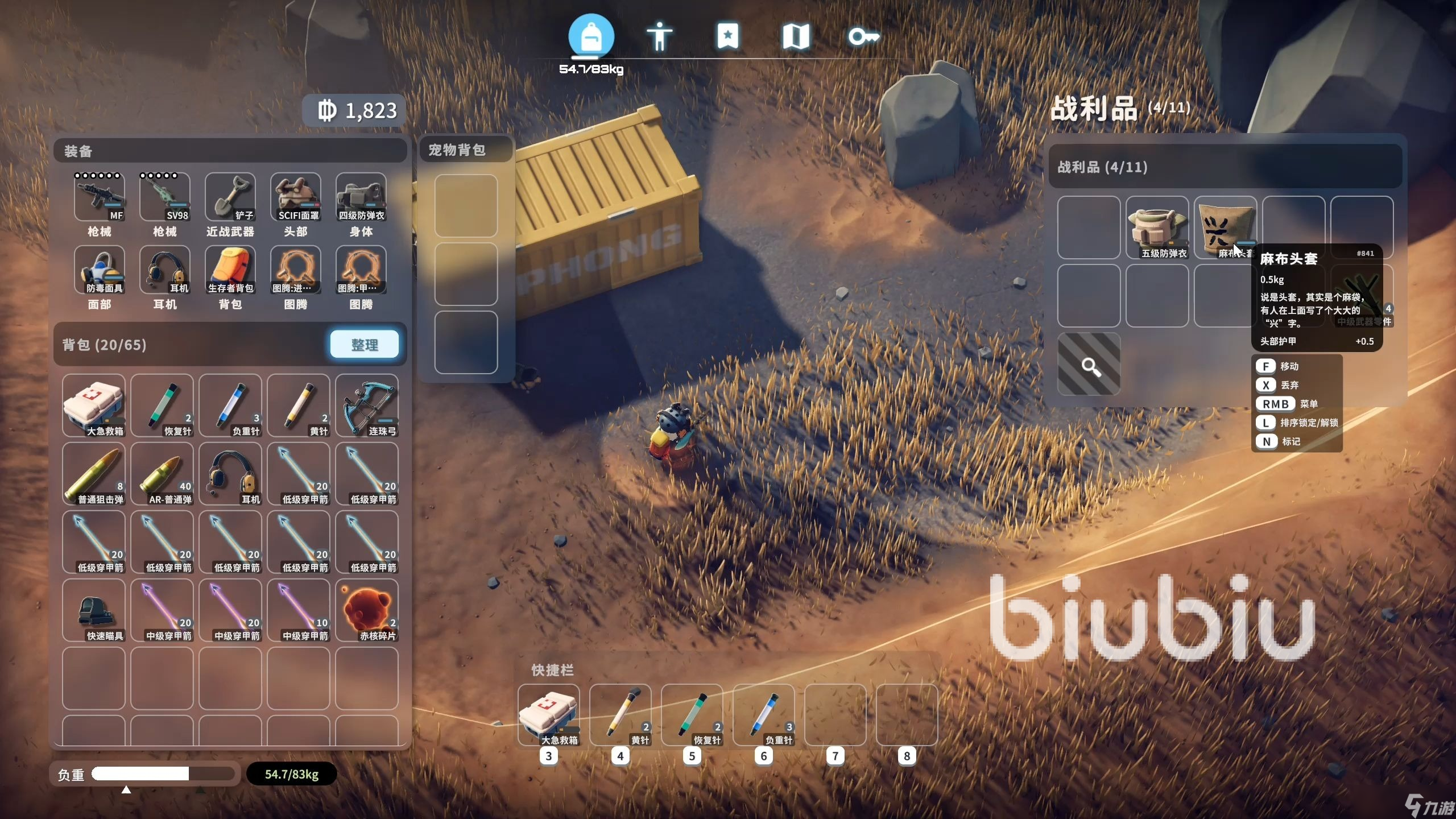The width and height of the screenshot is (1456, 819).
Task: Take the level-five body armor loot
Action: [1157, 227]
